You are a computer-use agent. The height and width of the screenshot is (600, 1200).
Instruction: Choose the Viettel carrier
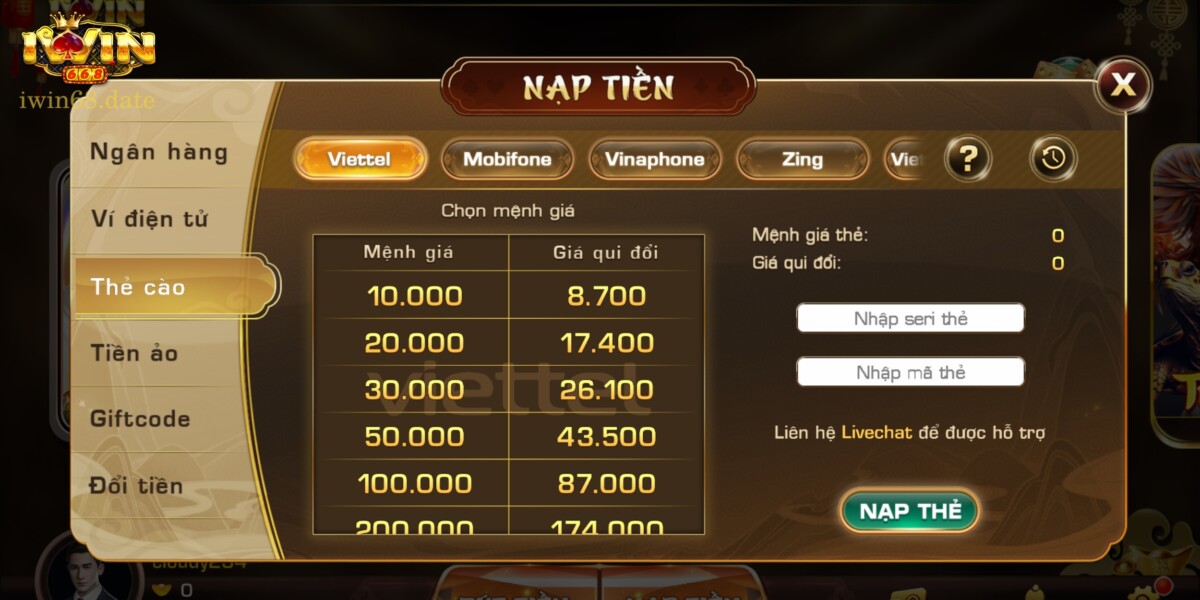coord(359,159)
